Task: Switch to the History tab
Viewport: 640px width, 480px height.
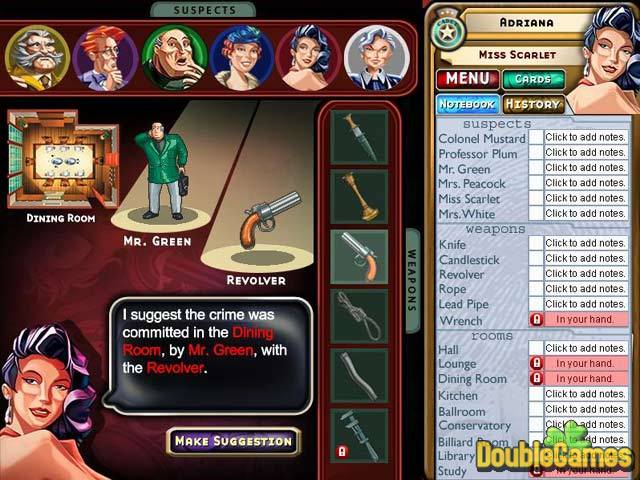Action: click(x=532, y=104)
